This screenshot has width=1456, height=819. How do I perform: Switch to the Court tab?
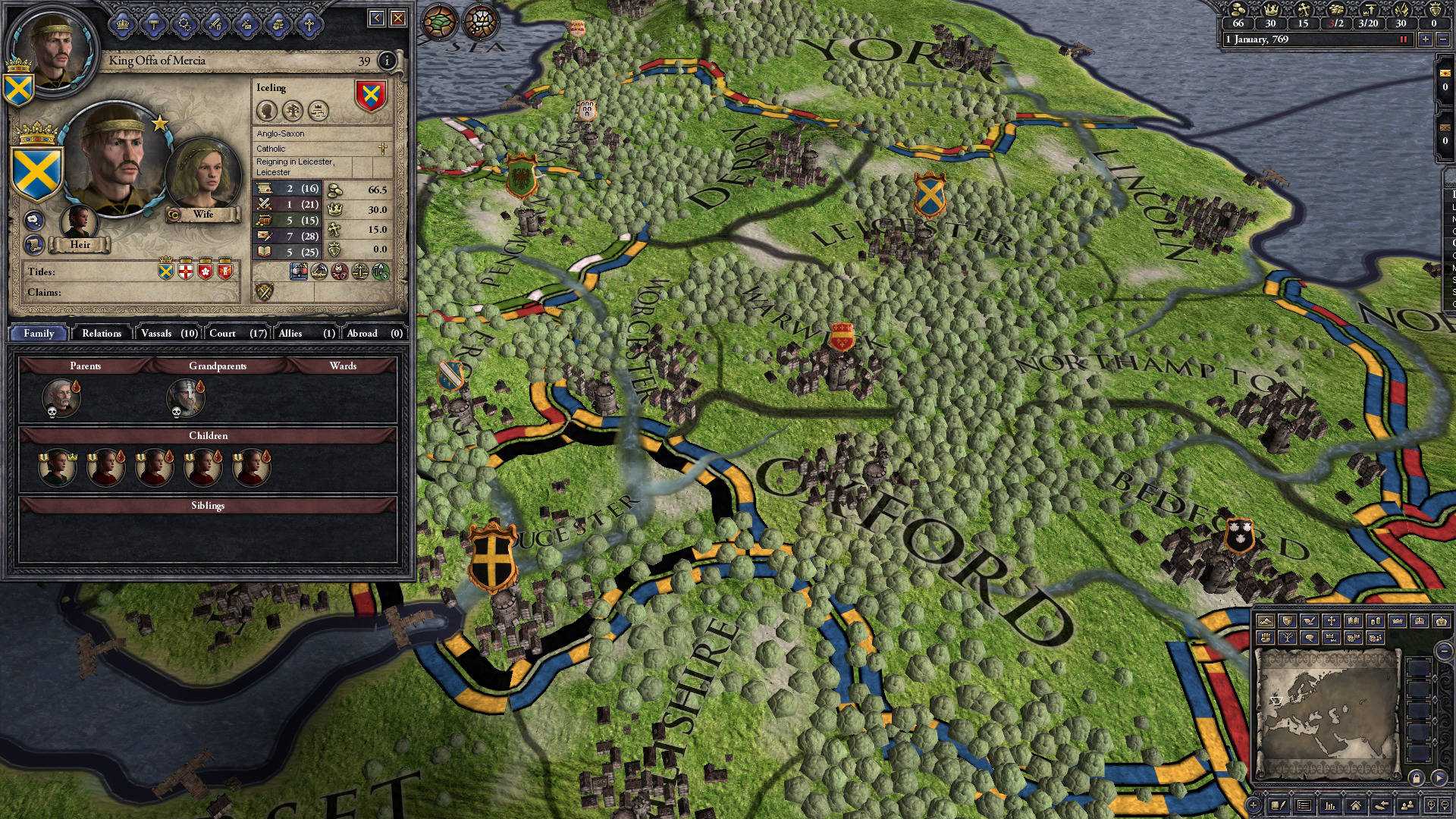point(223,333)
